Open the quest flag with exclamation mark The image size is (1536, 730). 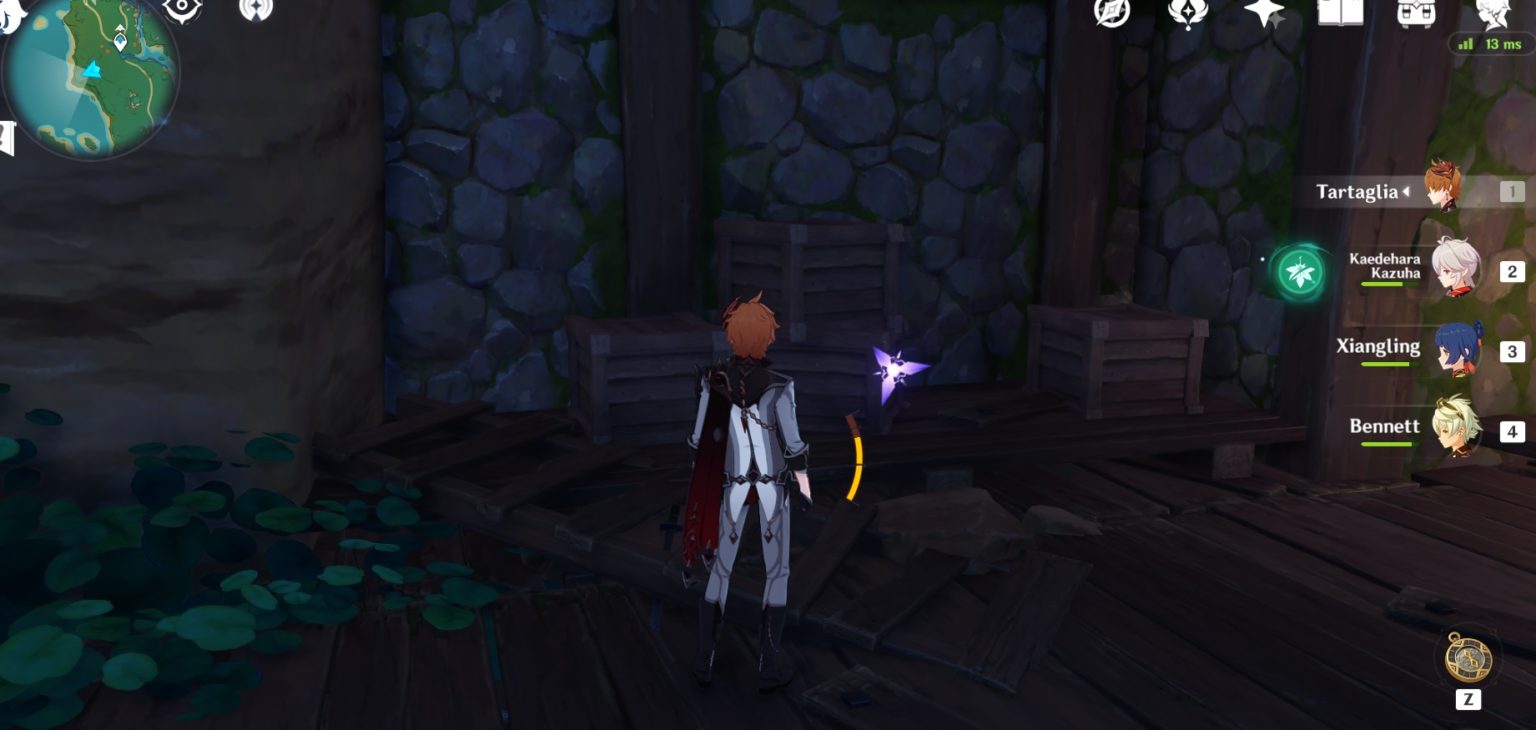6,138
